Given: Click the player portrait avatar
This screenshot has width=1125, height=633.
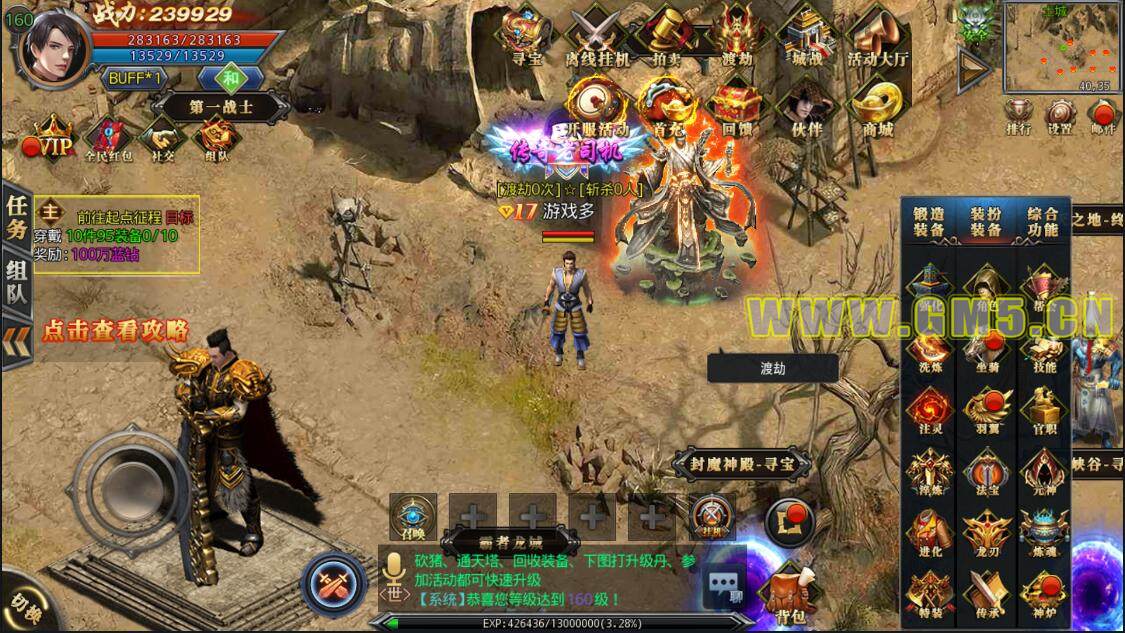Looking at the screenshot, I should coord(54,45).
